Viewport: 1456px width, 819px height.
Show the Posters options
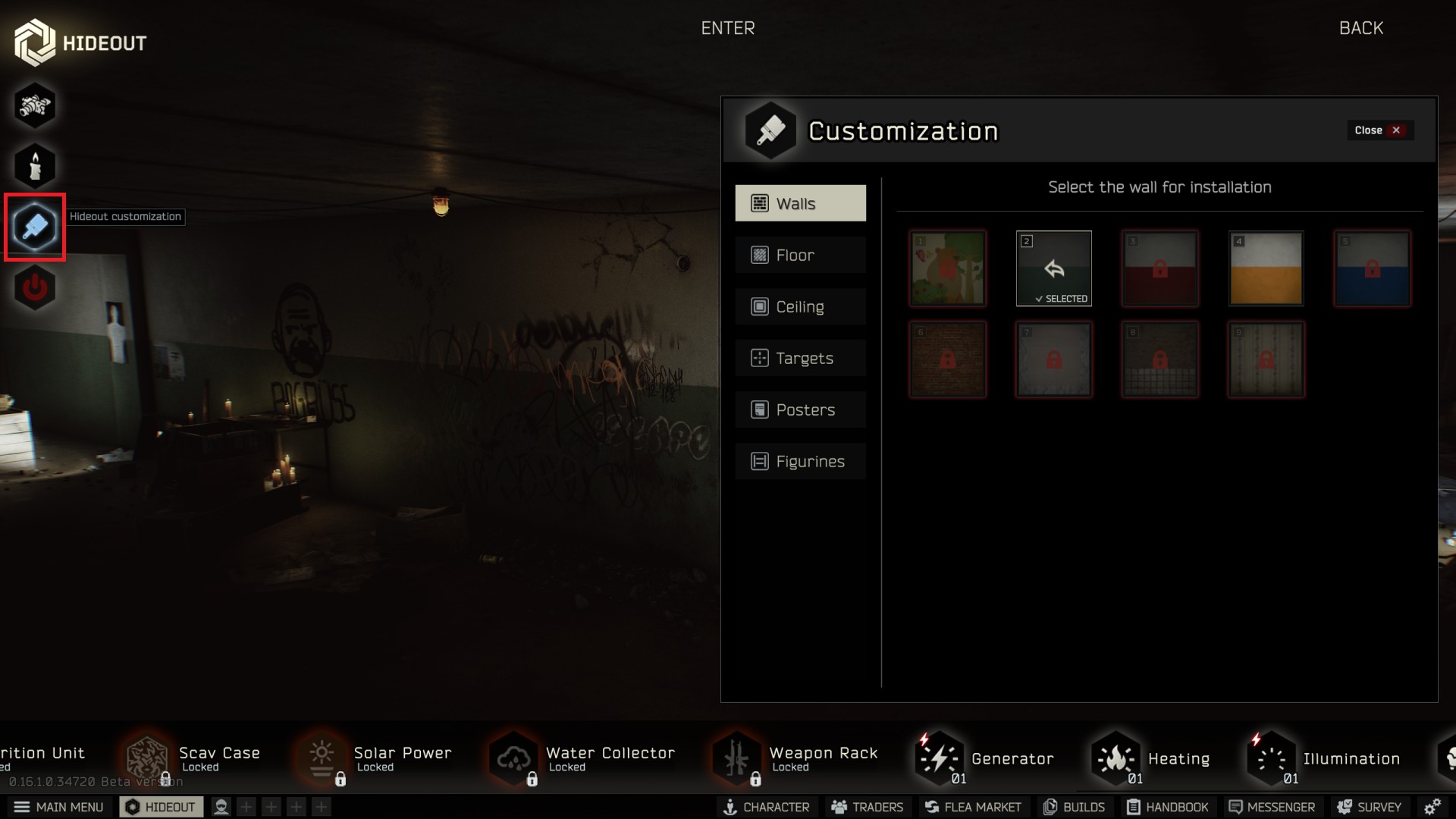pyautogui.click(x=800, y=409)
